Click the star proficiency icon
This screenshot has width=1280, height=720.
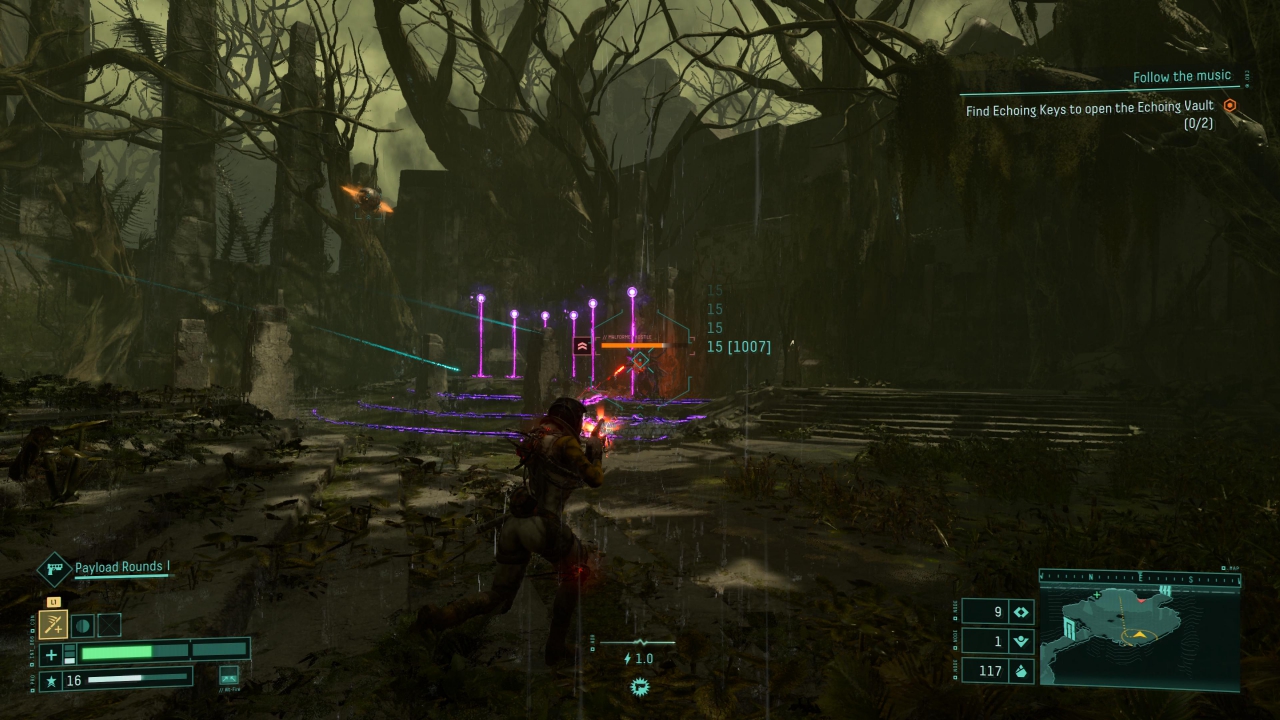click(51, 681)
